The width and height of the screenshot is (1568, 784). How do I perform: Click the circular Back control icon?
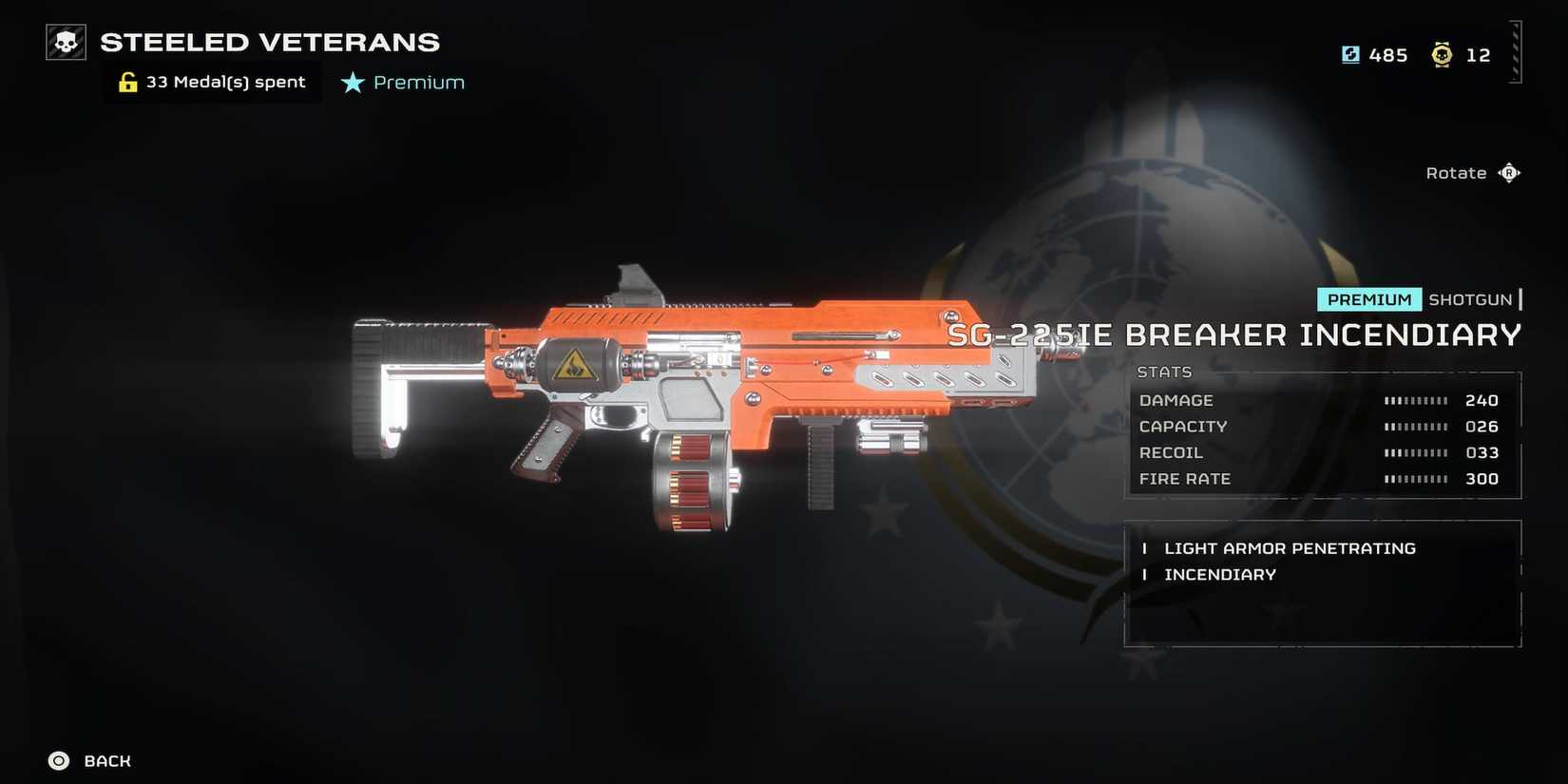[x=58, y=760]
